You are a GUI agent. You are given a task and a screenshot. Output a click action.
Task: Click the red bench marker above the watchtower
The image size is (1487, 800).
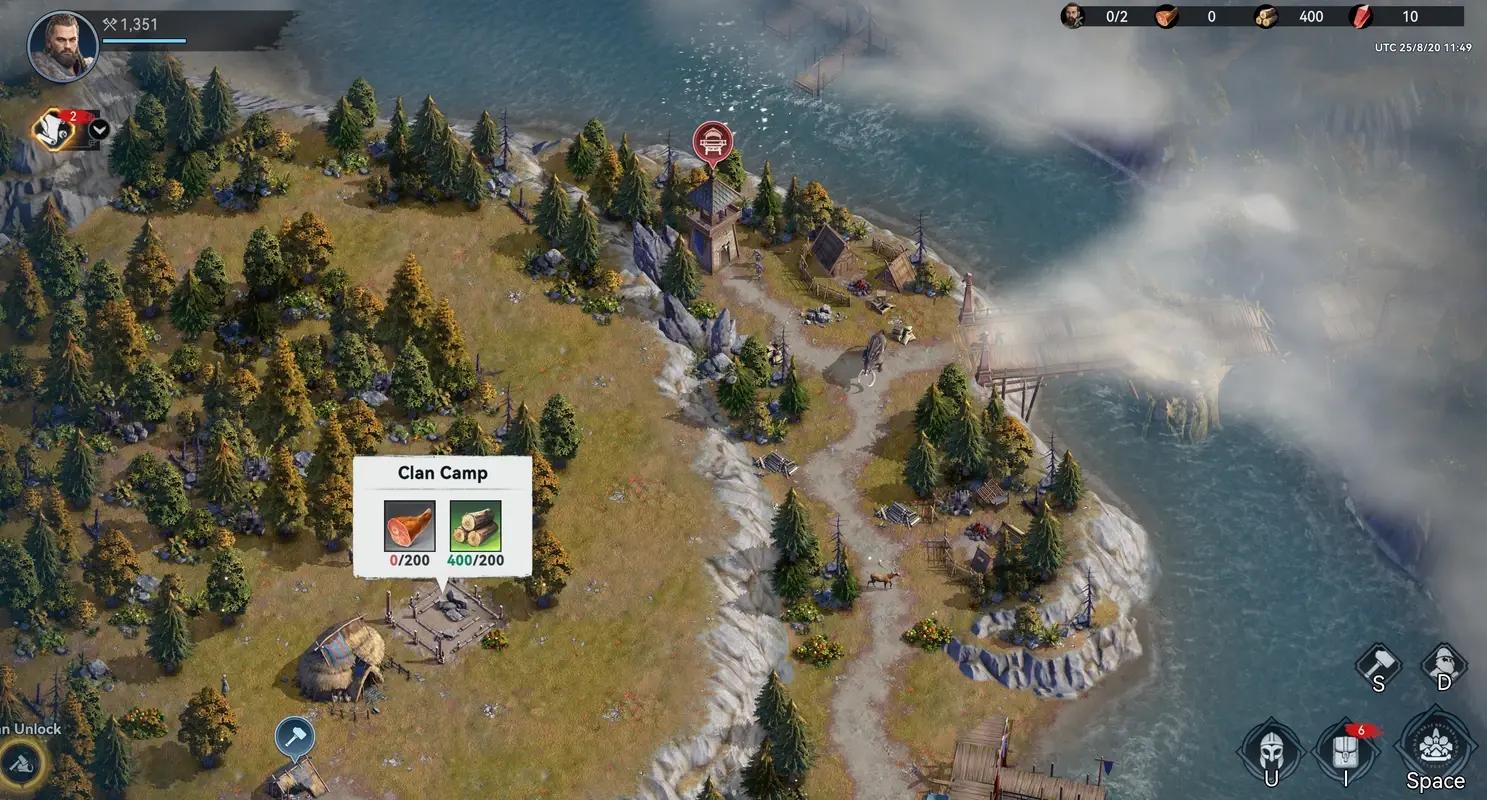pos(713,140)
